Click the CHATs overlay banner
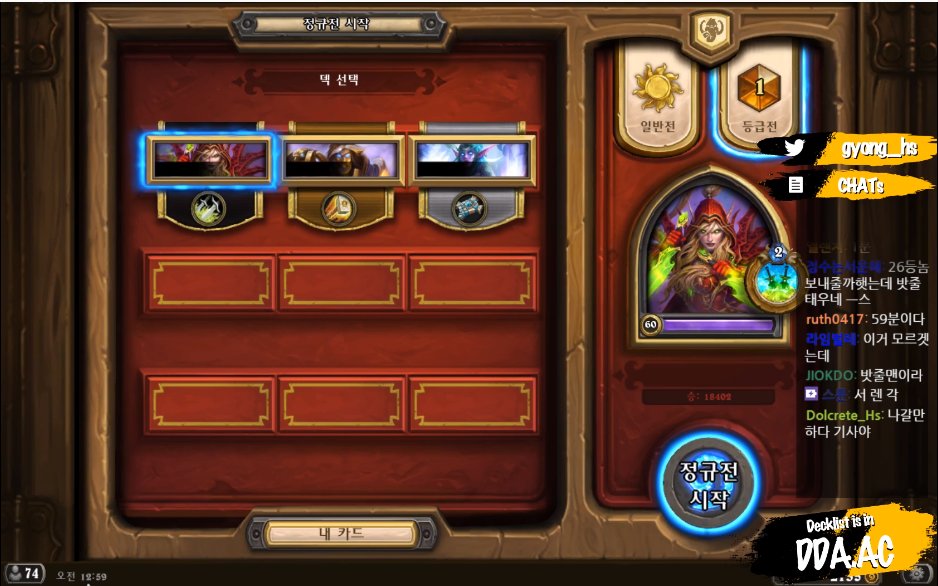The height and width of the screenshot is (586, 938). pos(860,184)
